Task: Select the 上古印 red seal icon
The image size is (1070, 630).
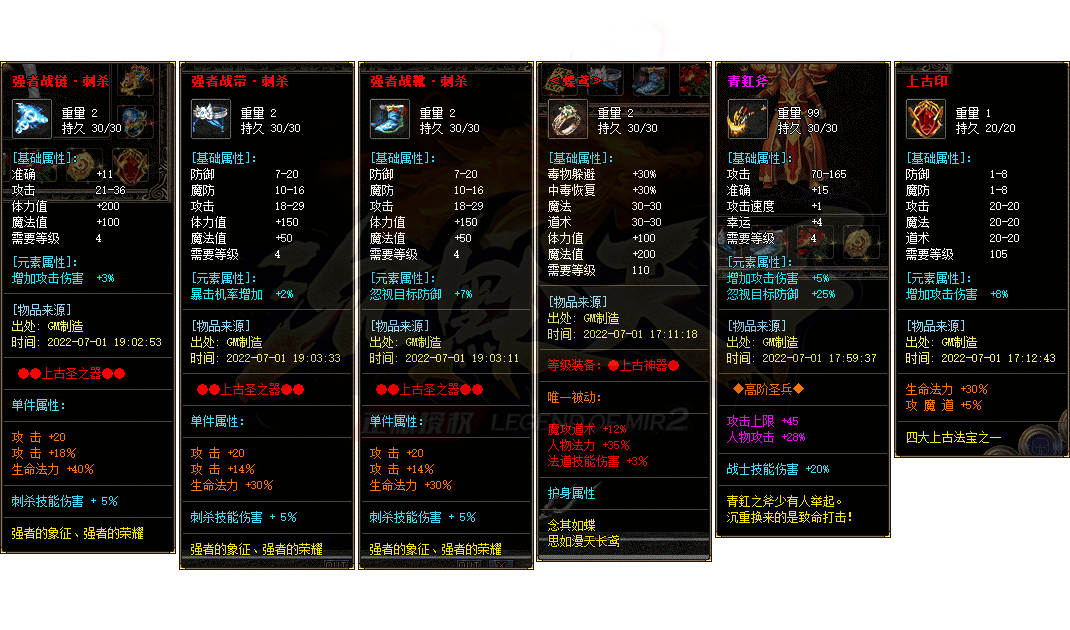Action: coord(925,119)
